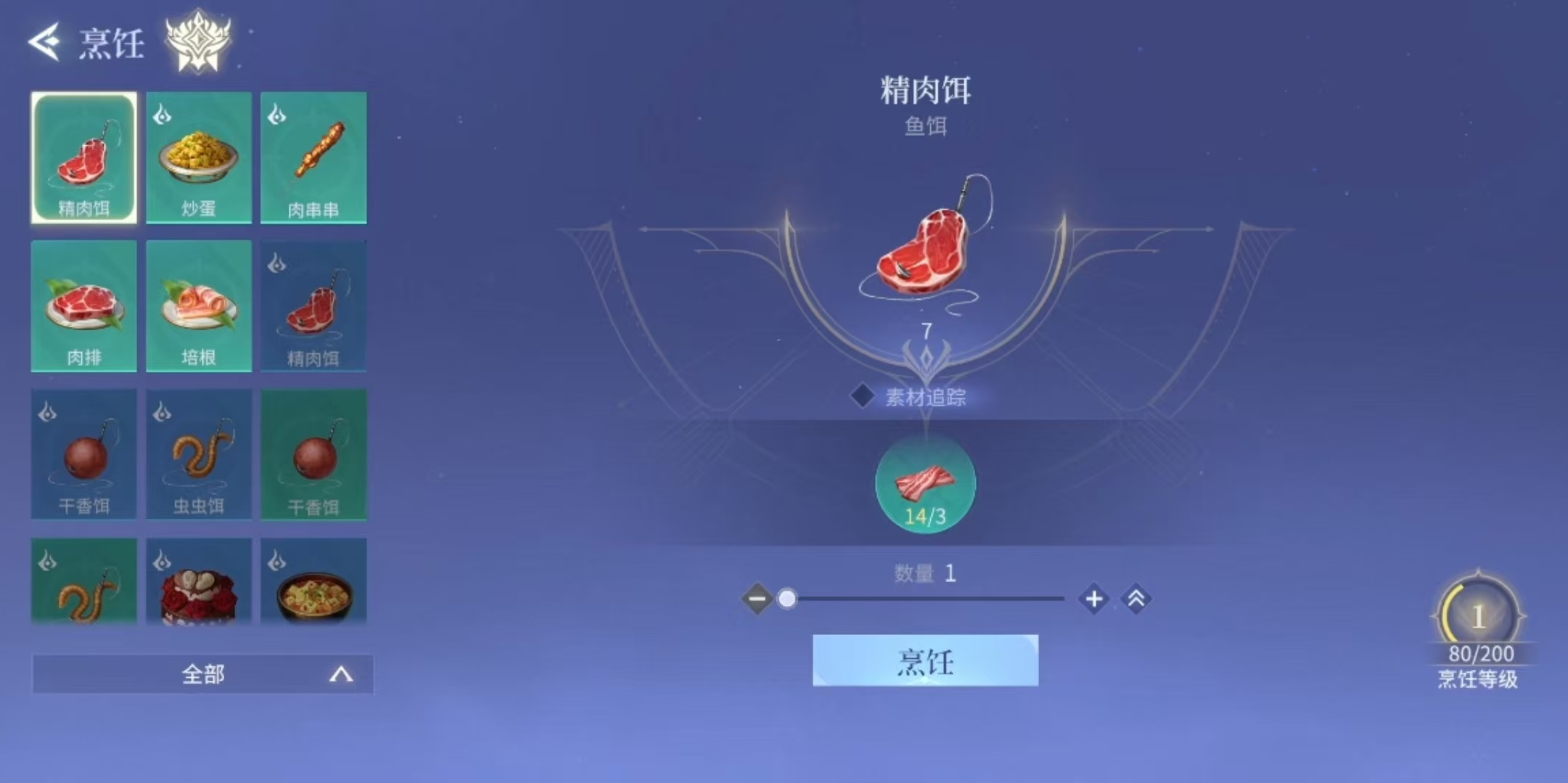Image resolution: width=1568 pixels, height=783 pixels.
Task: Click the quantity slider handle
Action: click(787, 599)
